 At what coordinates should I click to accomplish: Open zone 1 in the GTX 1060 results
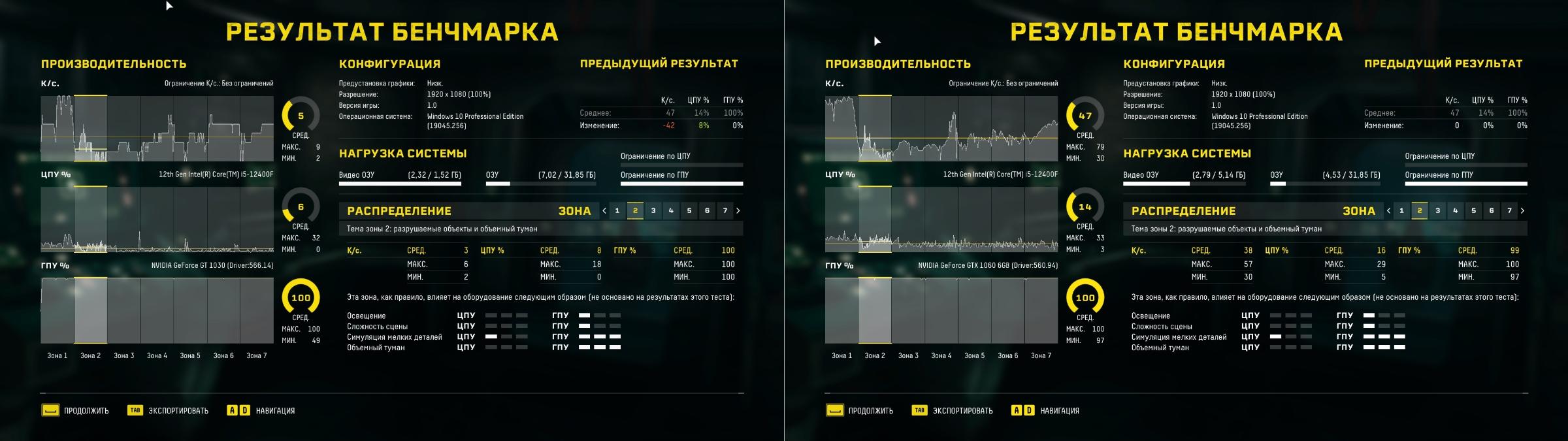[1401, 210]
